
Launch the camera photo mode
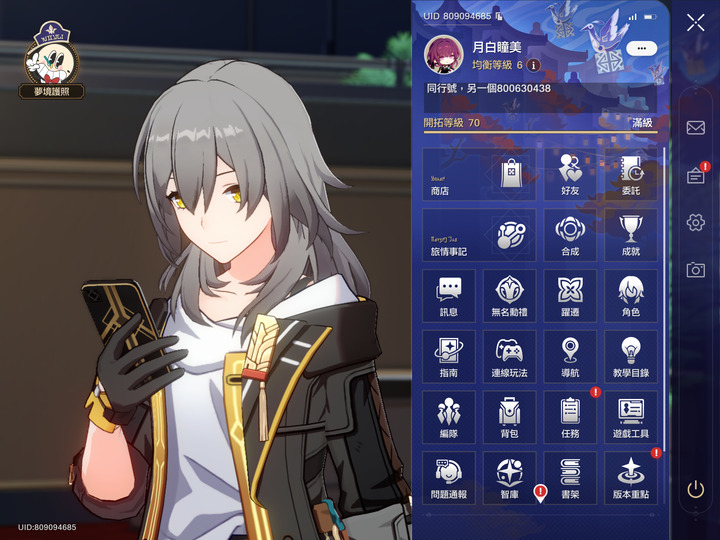[695, 270]
